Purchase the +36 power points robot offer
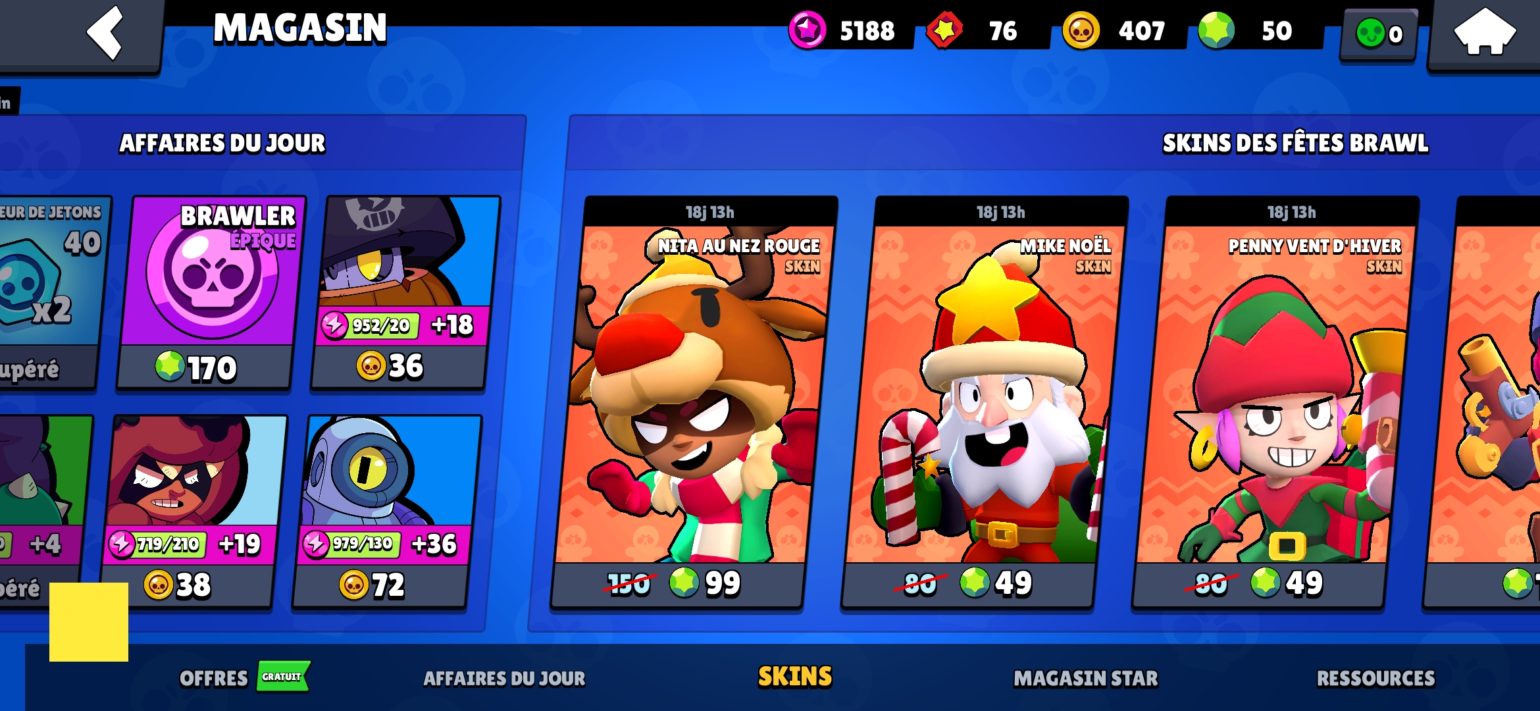This screenshot has width=1540, height=711. click(x=387, y=510)
